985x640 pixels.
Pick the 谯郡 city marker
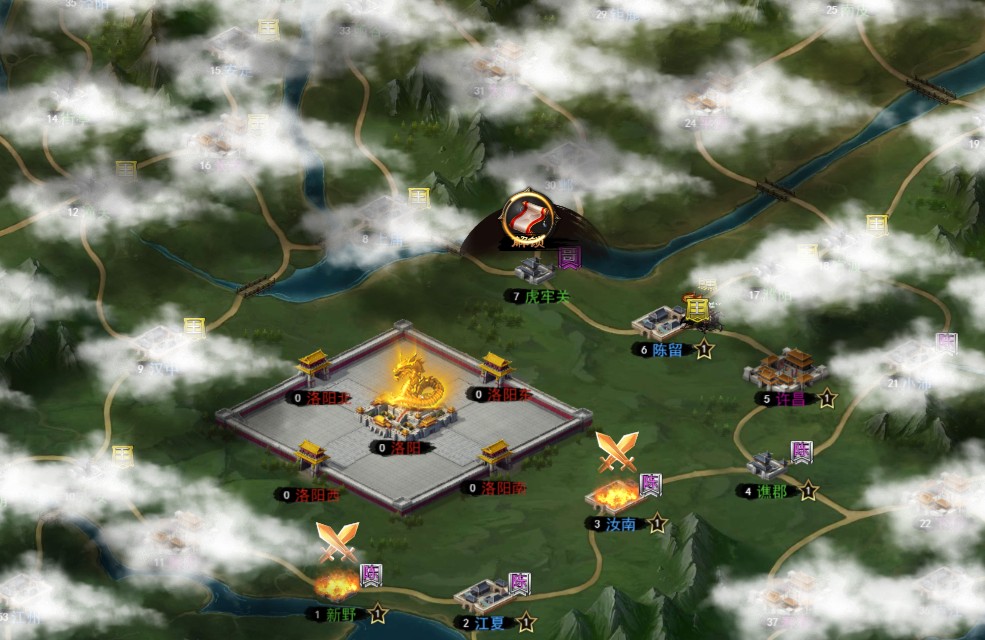pyautogui.click(x=767, y=465)
